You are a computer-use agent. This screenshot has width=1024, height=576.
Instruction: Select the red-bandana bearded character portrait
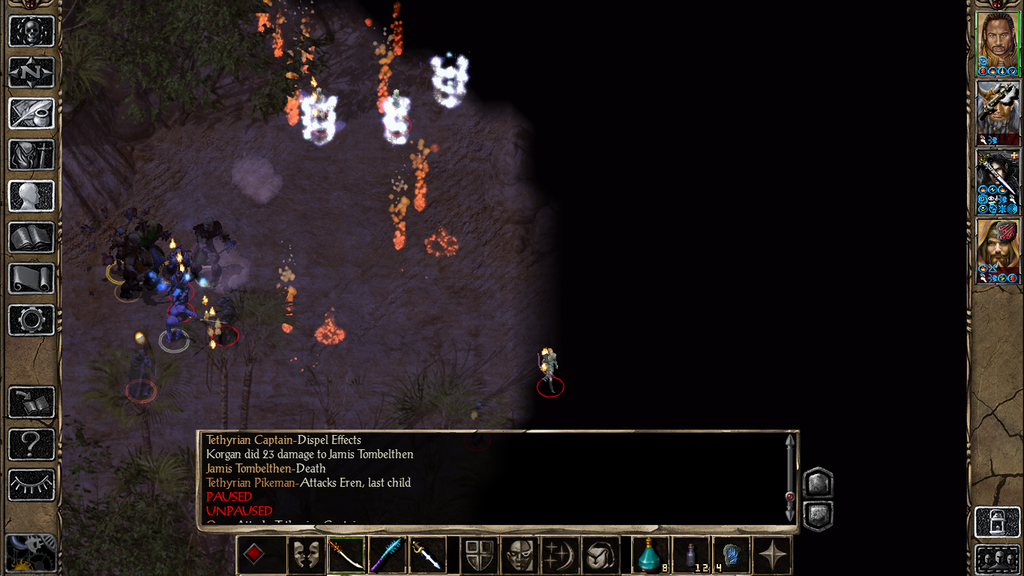pos(997,250)
